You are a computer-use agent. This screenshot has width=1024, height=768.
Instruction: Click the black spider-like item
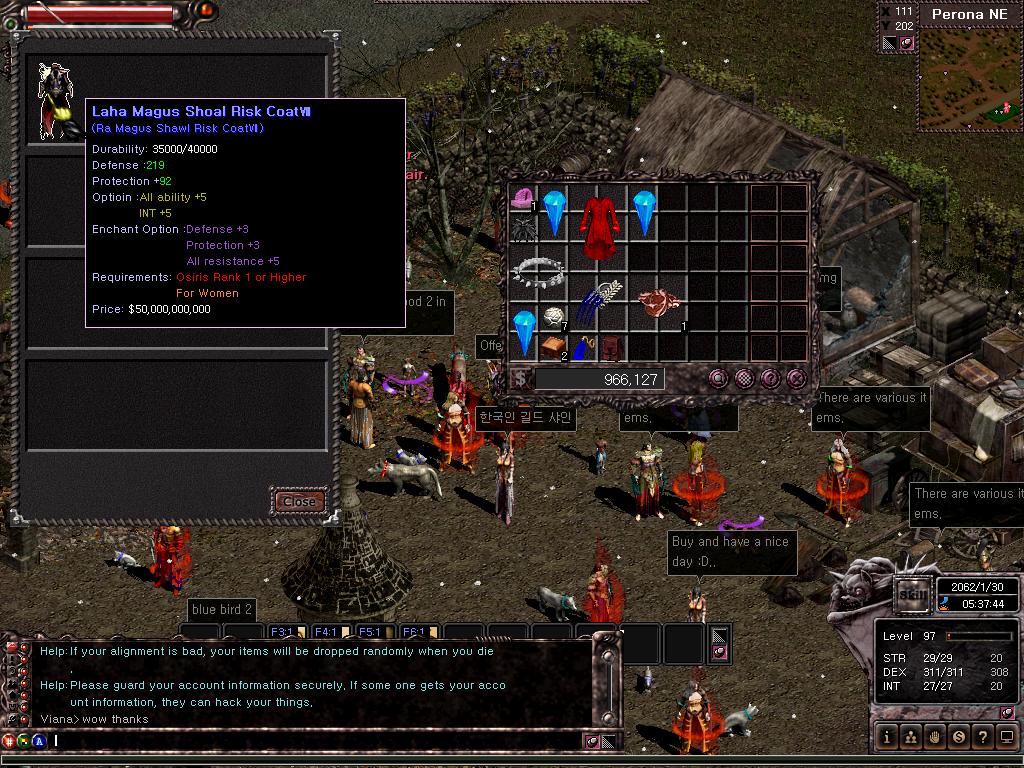point(523,230)
